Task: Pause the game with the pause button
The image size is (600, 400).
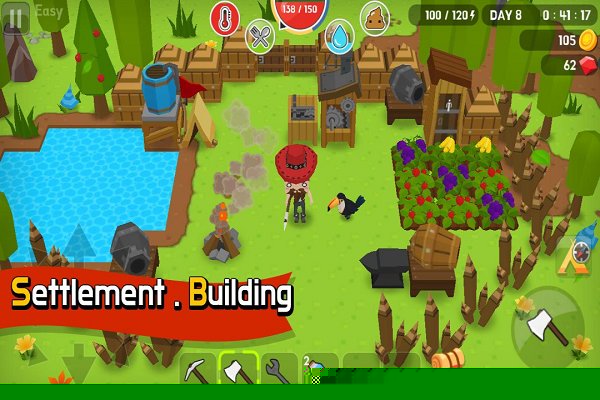Action: tap(14, 19)
